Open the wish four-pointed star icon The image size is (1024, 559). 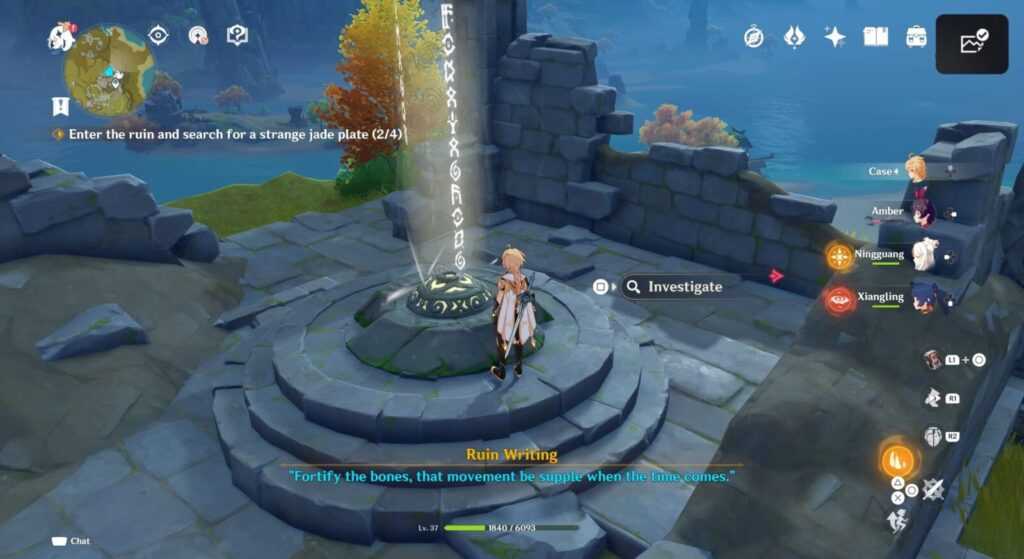pyautogui.click(x=834, y=37)
